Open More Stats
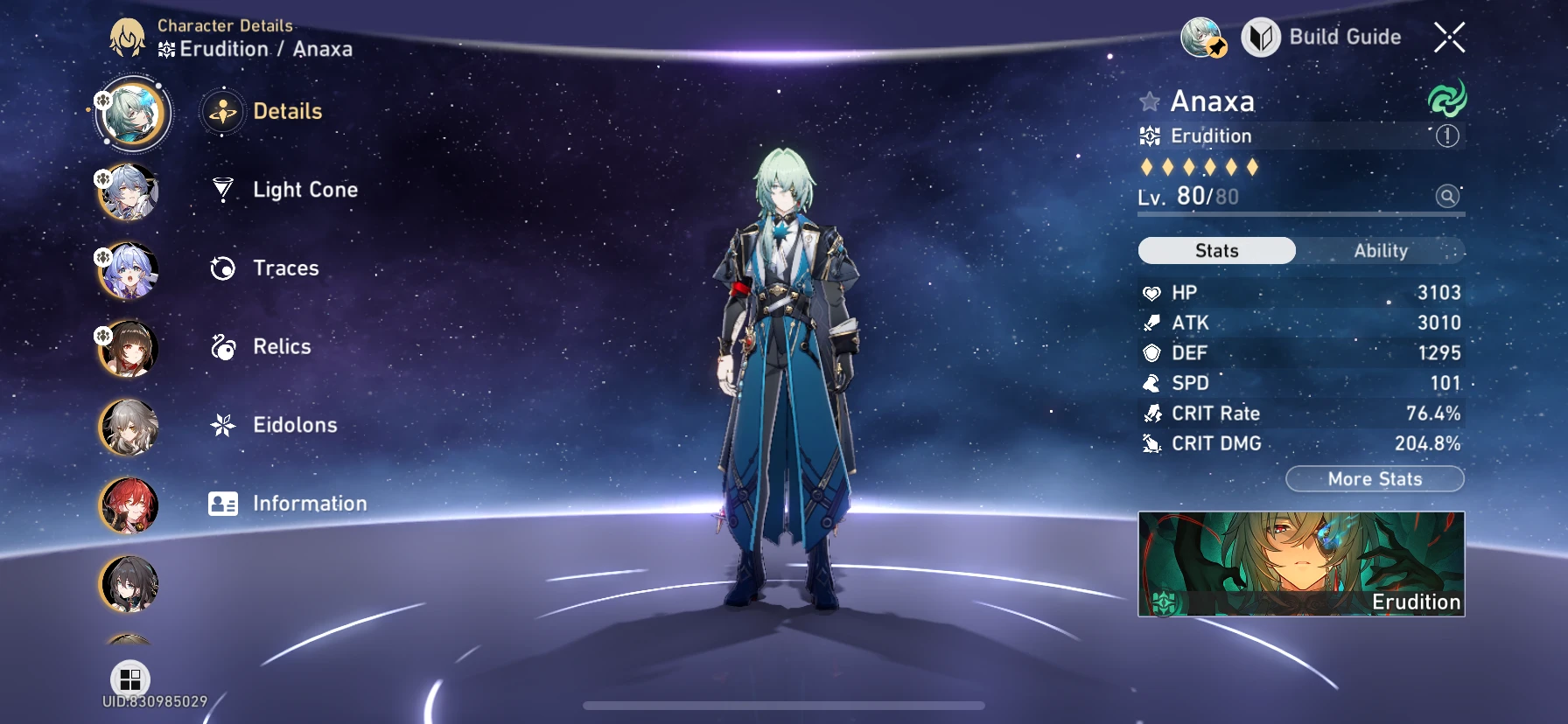 pyautogui.click(x=1375, y=478)
